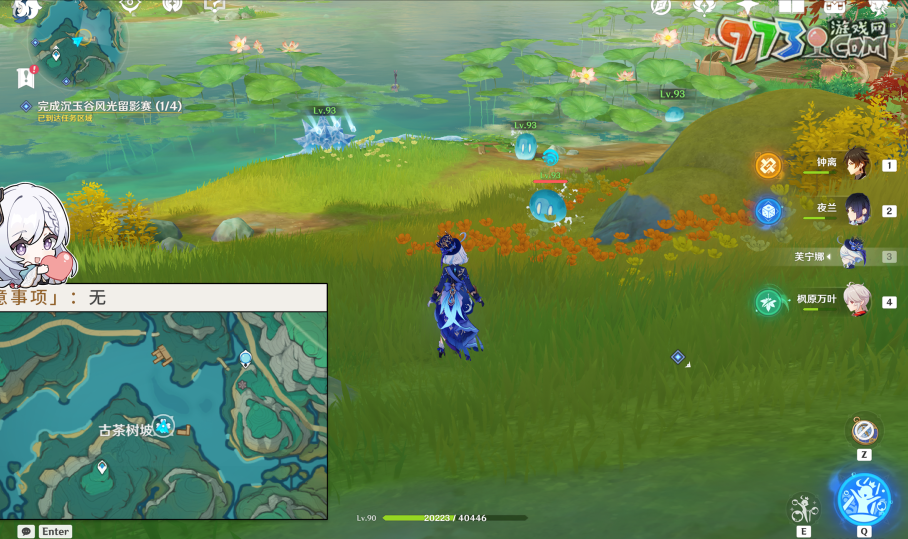The width and height of the screenshot is (908, 539).
Task: Open the Paimon menu icon
Action: tap(24, 10)
